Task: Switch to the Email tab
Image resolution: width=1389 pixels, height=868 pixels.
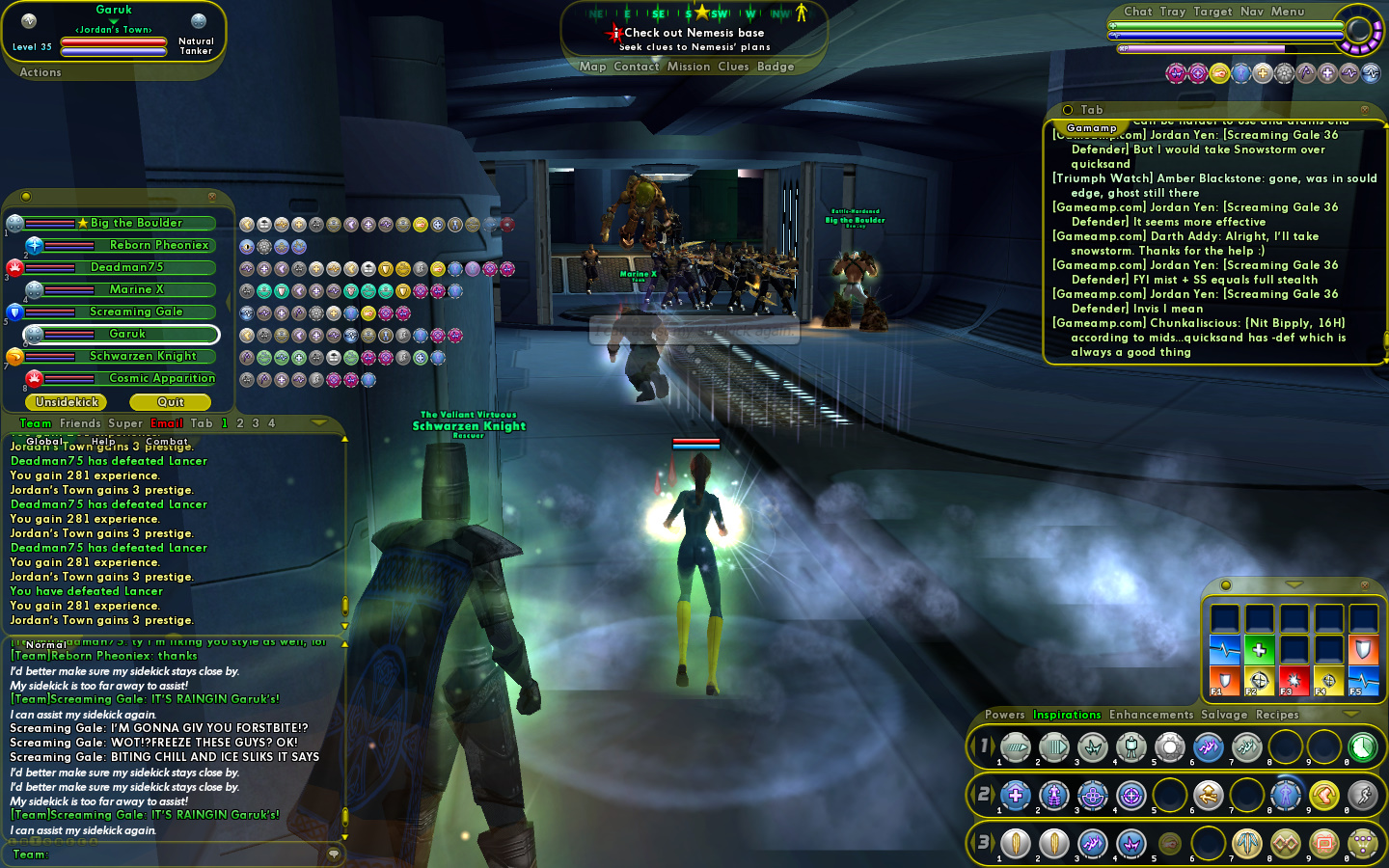Action: coord(166,423)
